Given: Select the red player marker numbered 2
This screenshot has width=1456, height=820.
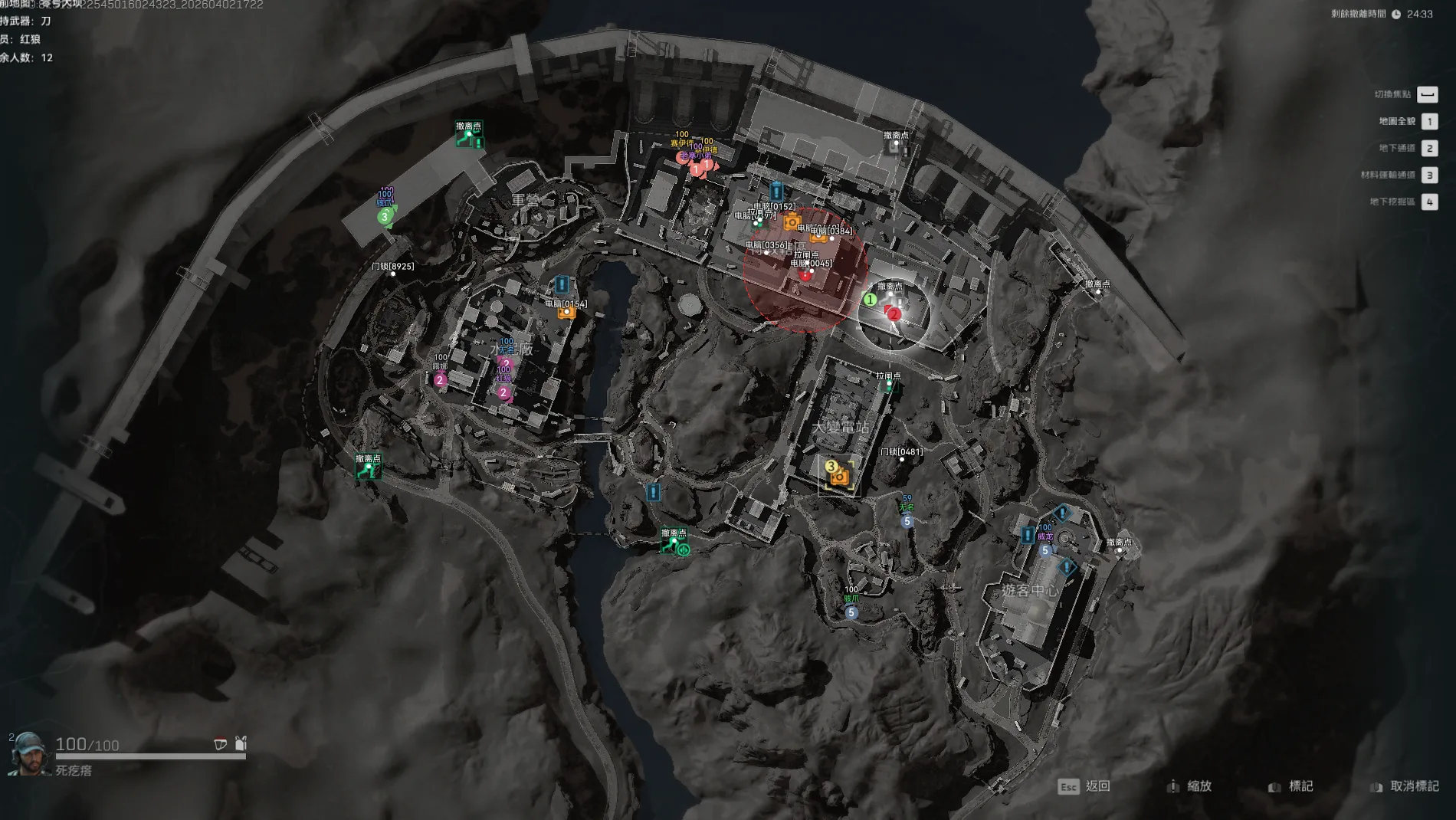Looking at the screenshot, I should point(894,313).
